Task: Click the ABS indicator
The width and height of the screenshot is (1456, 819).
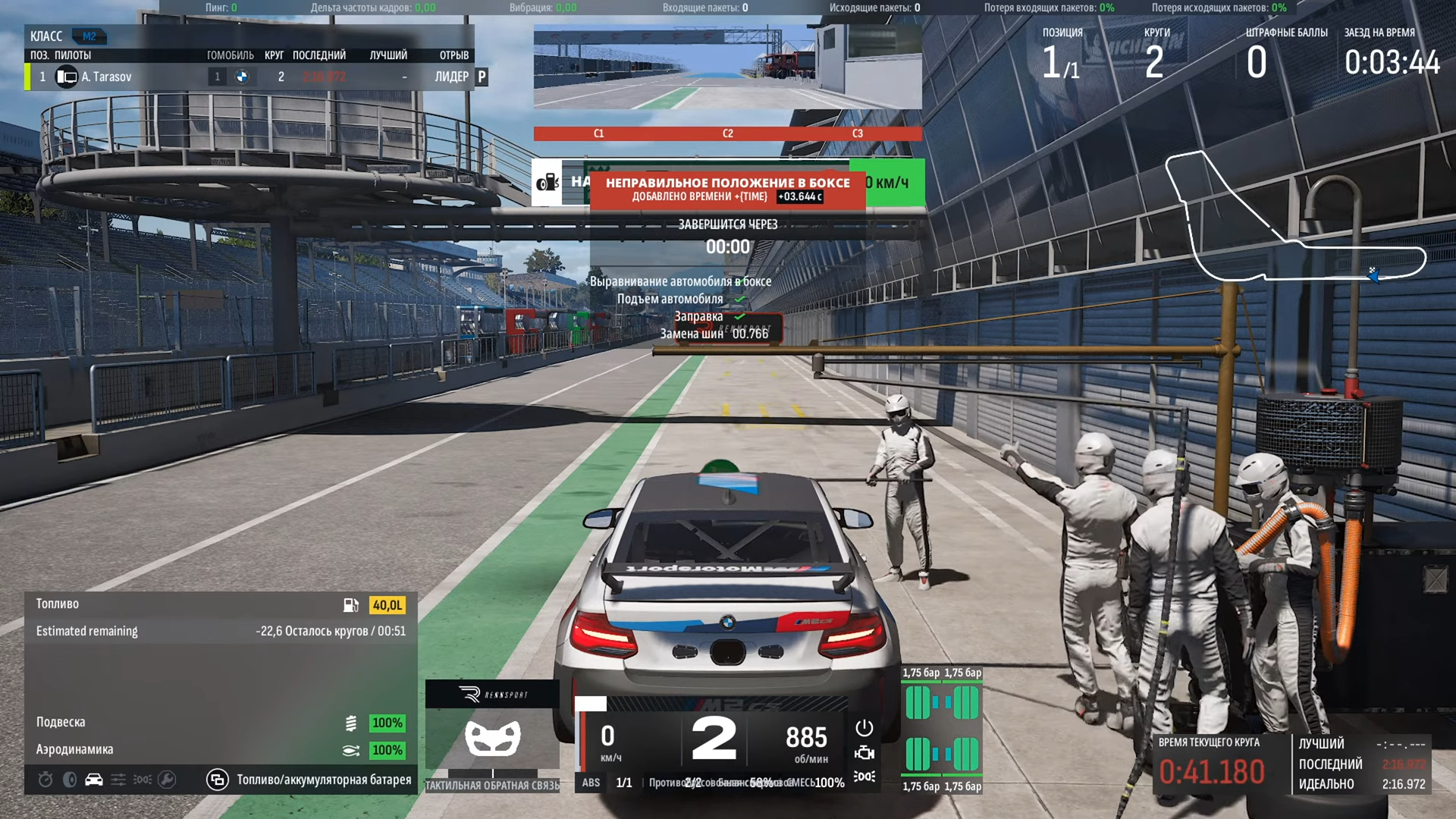Action: (591, 783)
